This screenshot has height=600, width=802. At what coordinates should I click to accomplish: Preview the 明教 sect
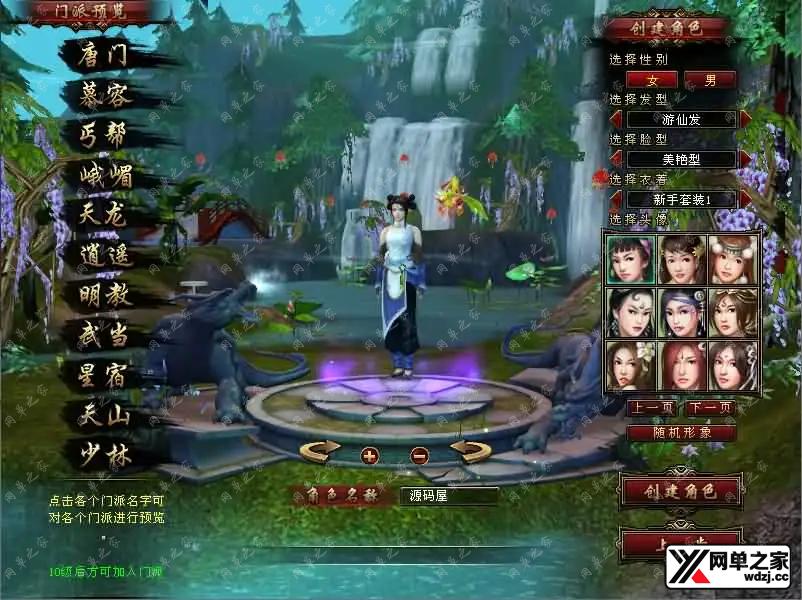click(x=104, y=295)
